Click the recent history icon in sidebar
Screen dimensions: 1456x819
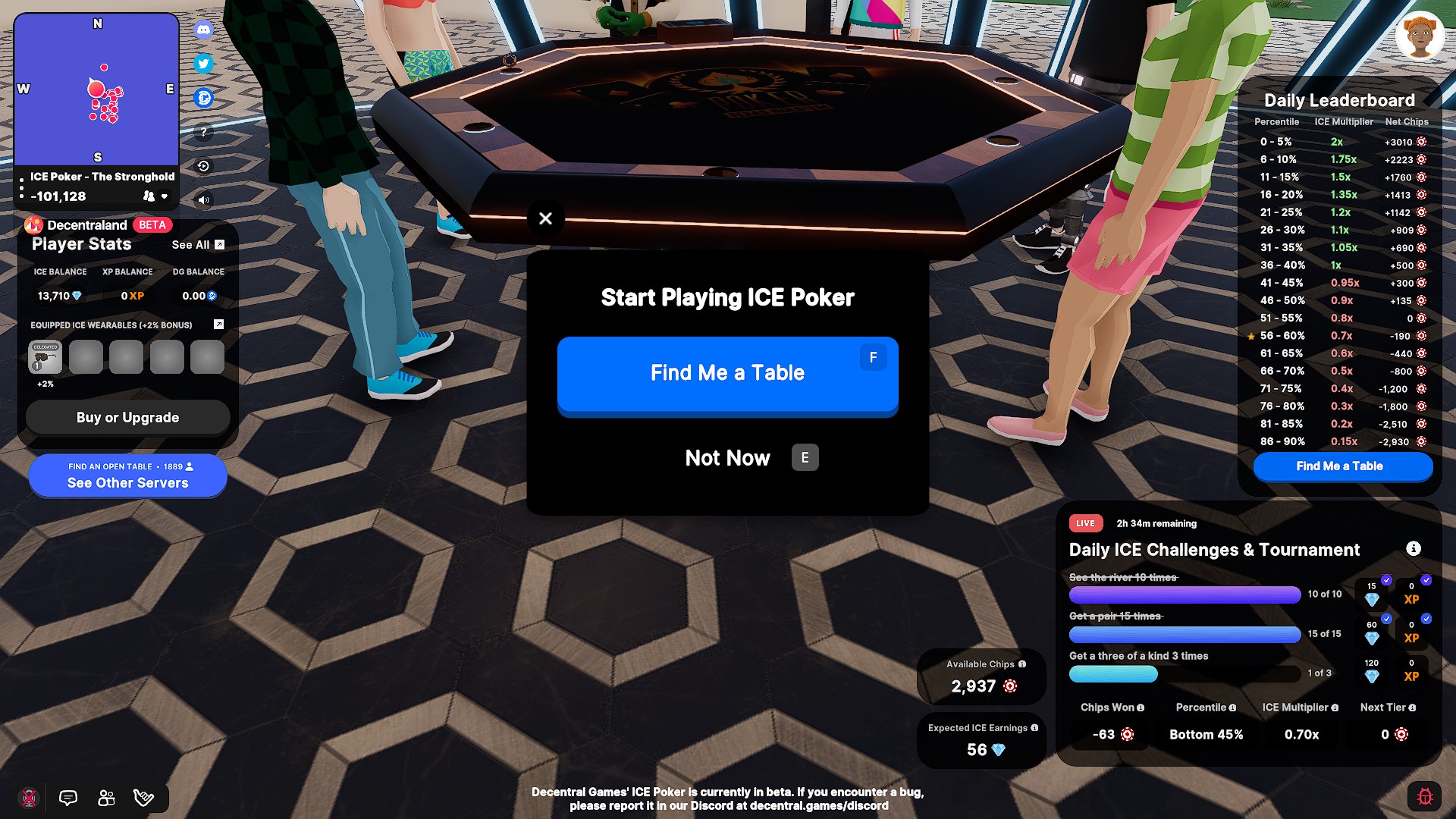pyautogui.click(x=202, y=165)
